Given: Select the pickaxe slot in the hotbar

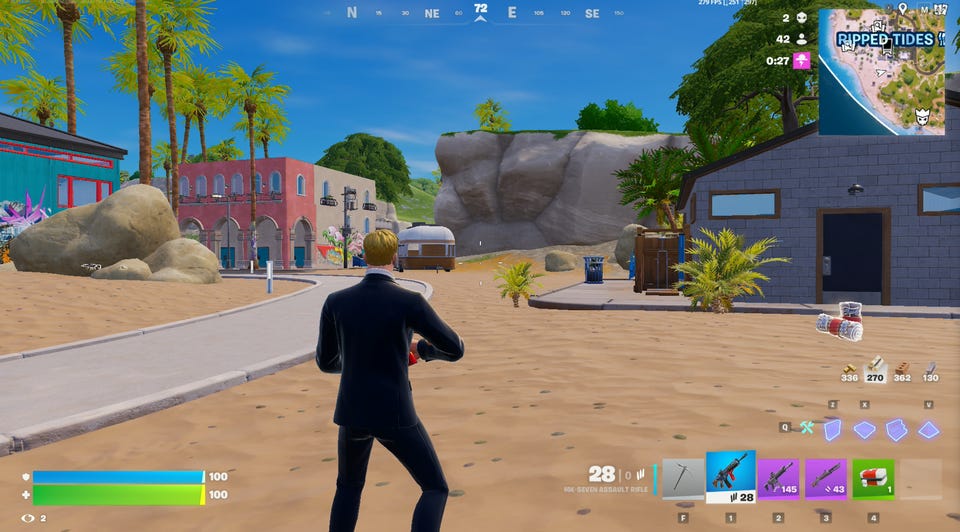Looking at the screenshot, I should click(x=683, y=479).
